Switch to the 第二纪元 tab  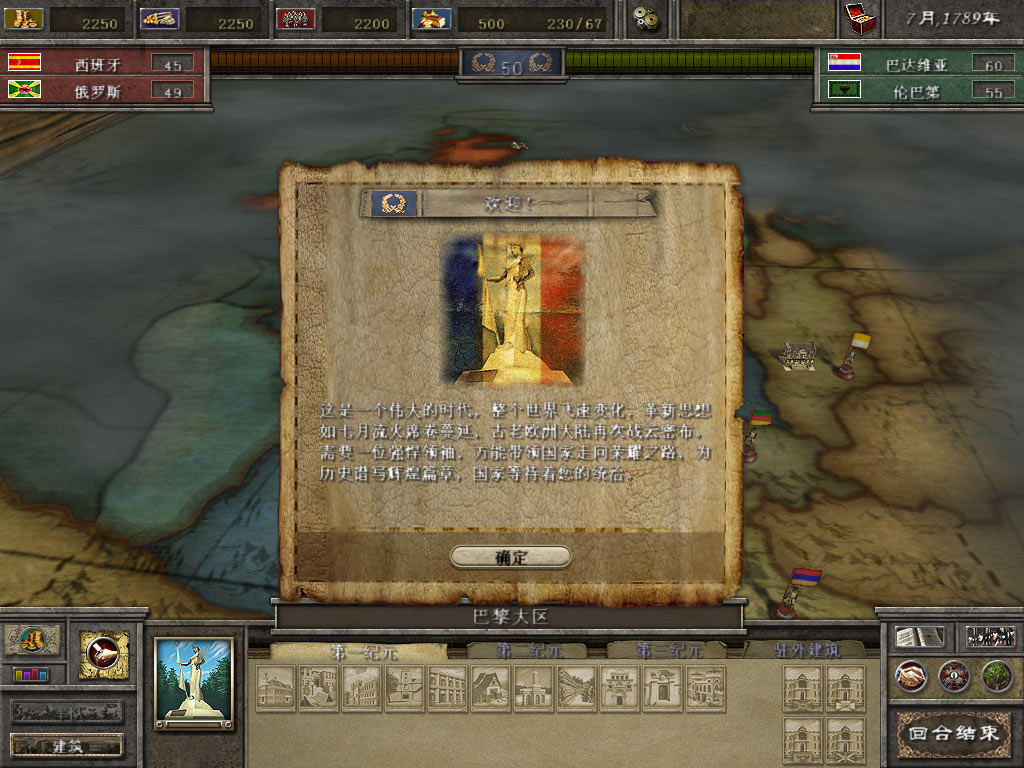coord(530,651)
